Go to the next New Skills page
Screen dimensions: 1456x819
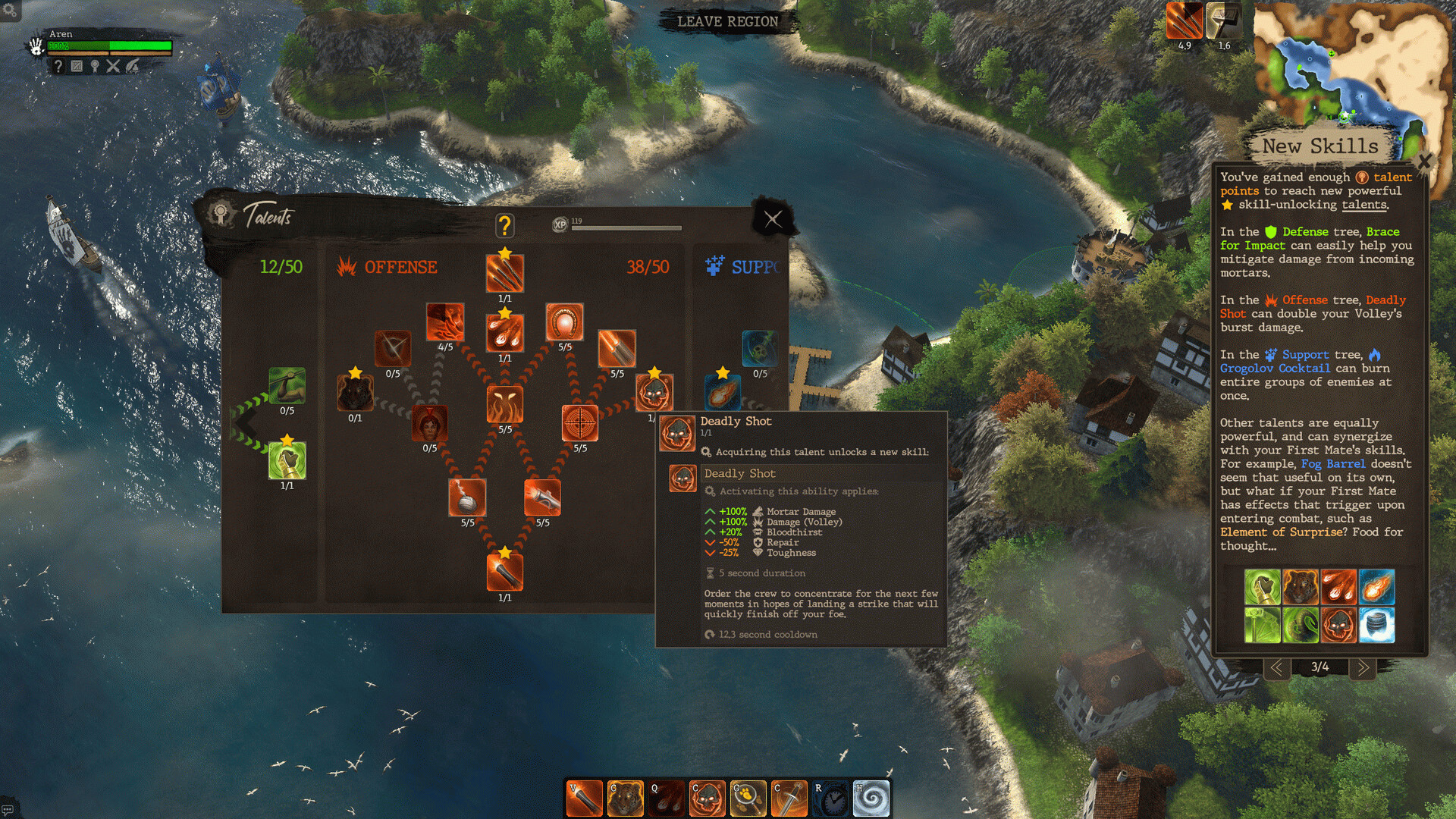[1362, 667]
